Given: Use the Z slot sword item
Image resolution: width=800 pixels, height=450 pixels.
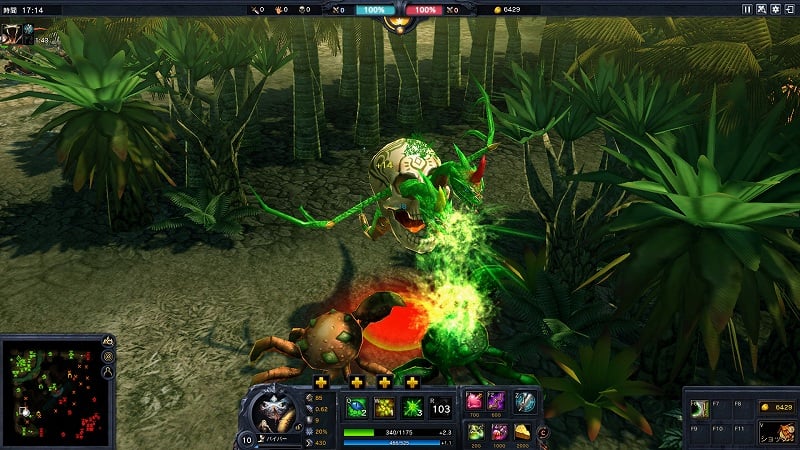Looking at the screenshot, I should point(524,401).
